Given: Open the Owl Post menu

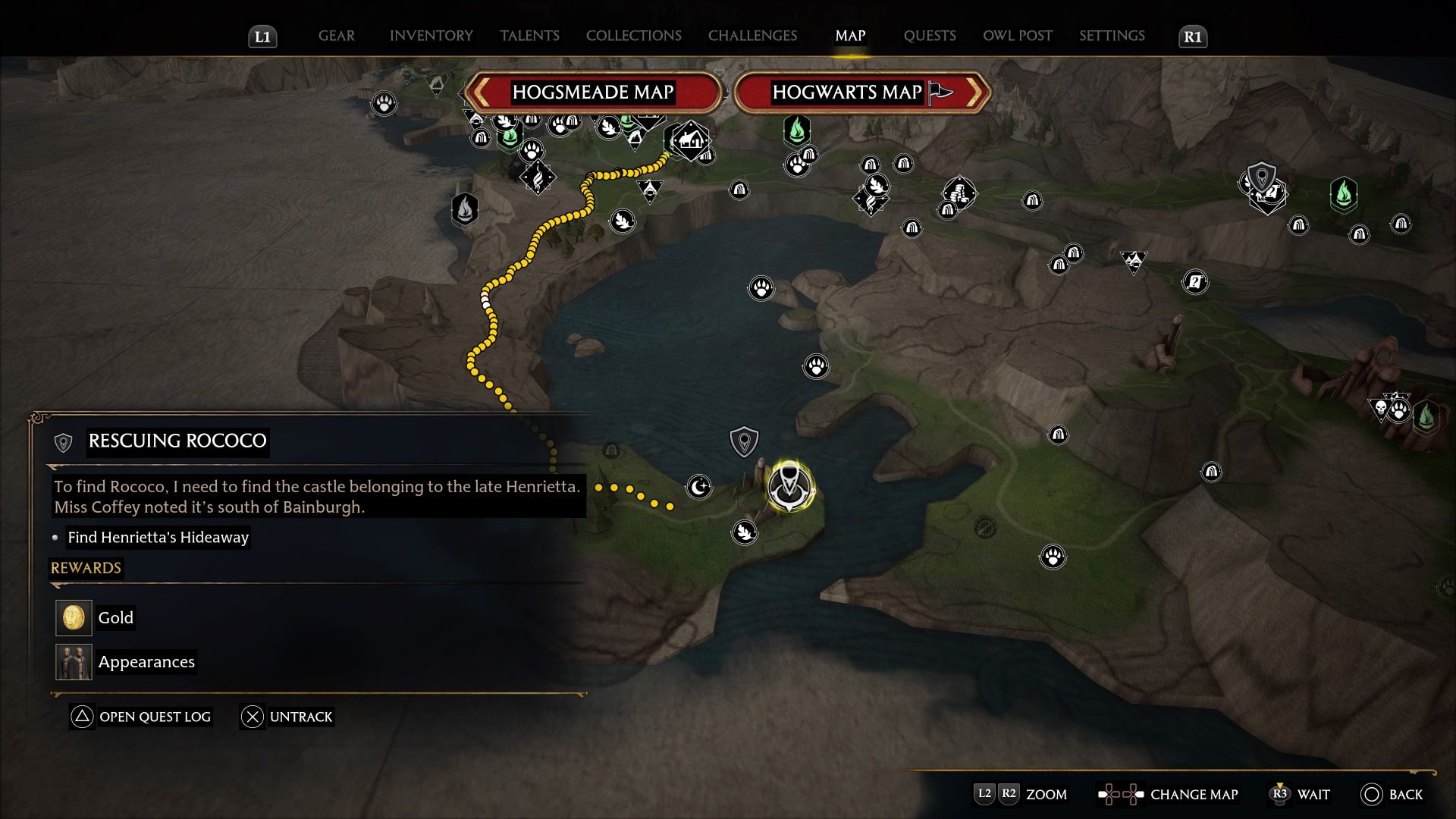Looking at the screenshot, I should click(1017, 36).
